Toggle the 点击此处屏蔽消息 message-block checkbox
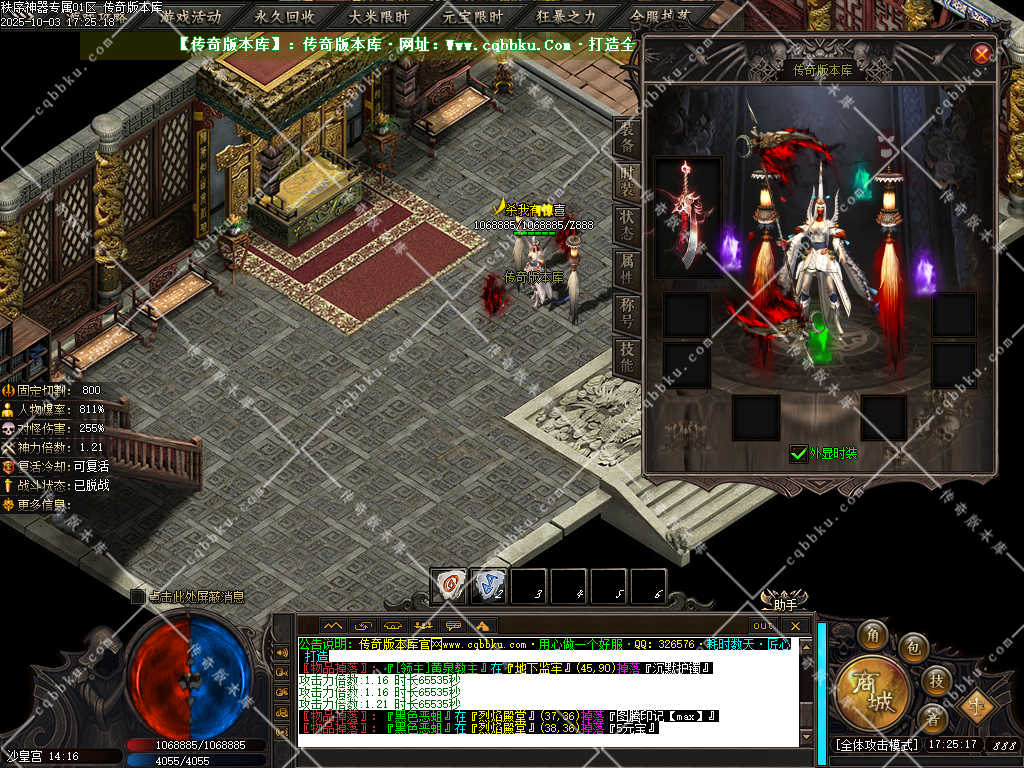Image resolution: width=1024 pixels, height=768 pixels. [137, 596]
